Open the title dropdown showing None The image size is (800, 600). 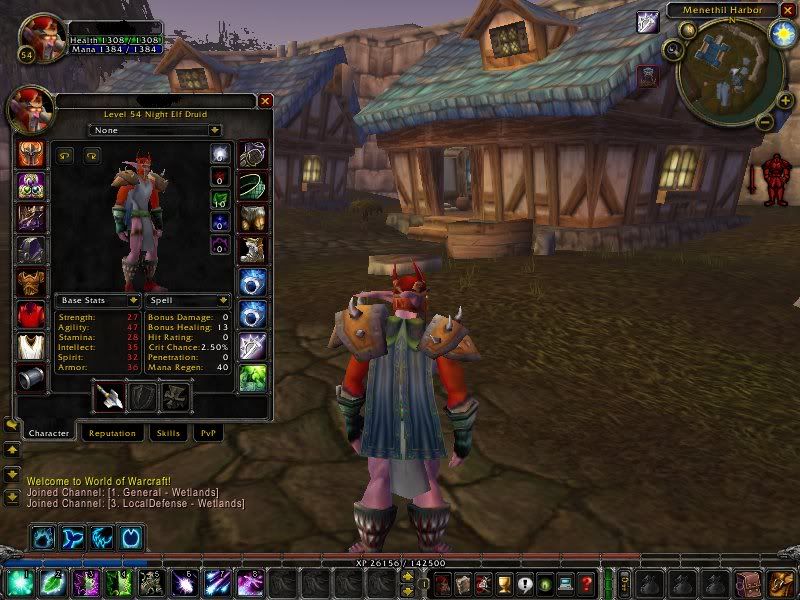[x=155, y=130]
